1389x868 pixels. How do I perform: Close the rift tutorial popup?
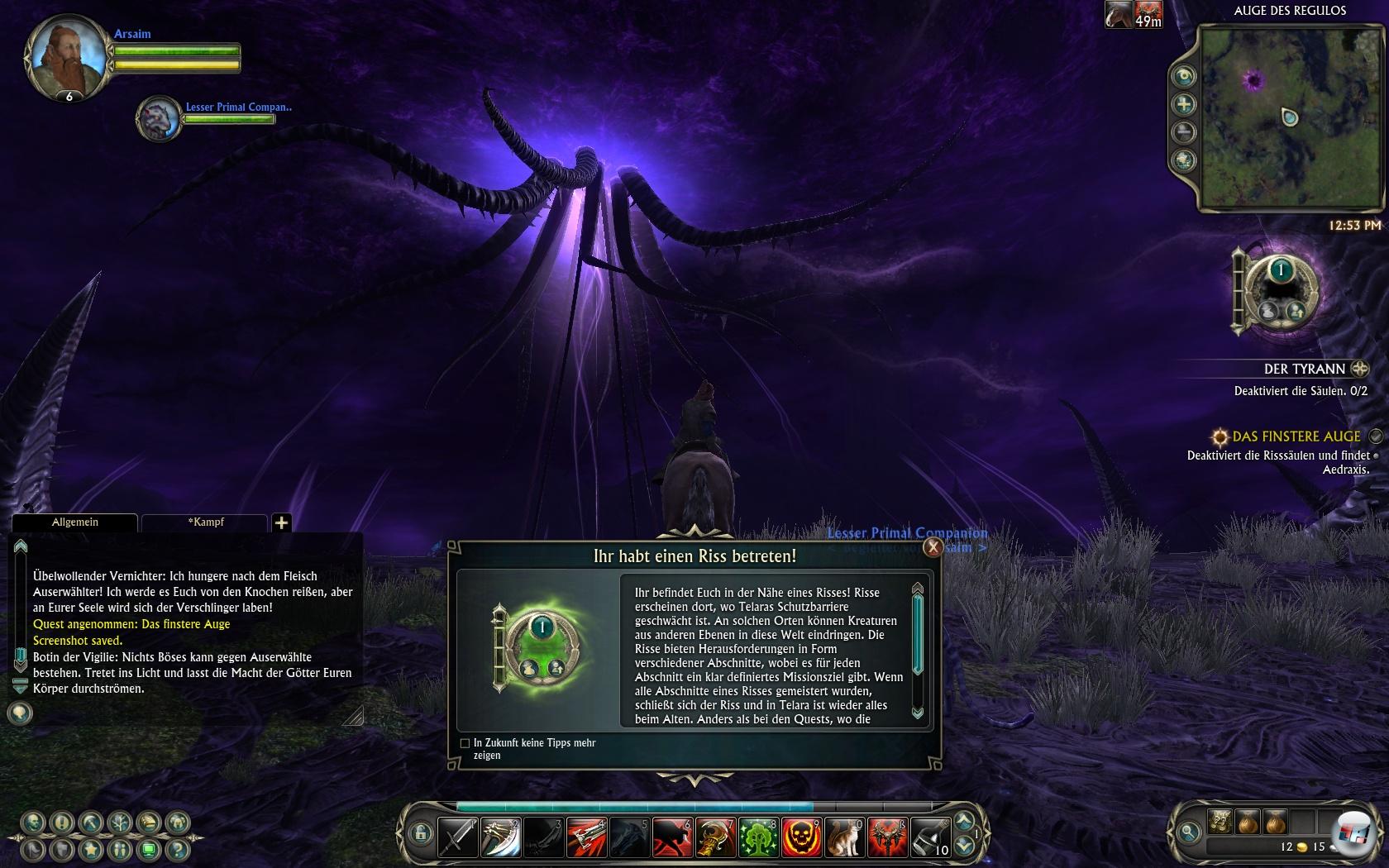pyautogui.click(x=933, y=546)
